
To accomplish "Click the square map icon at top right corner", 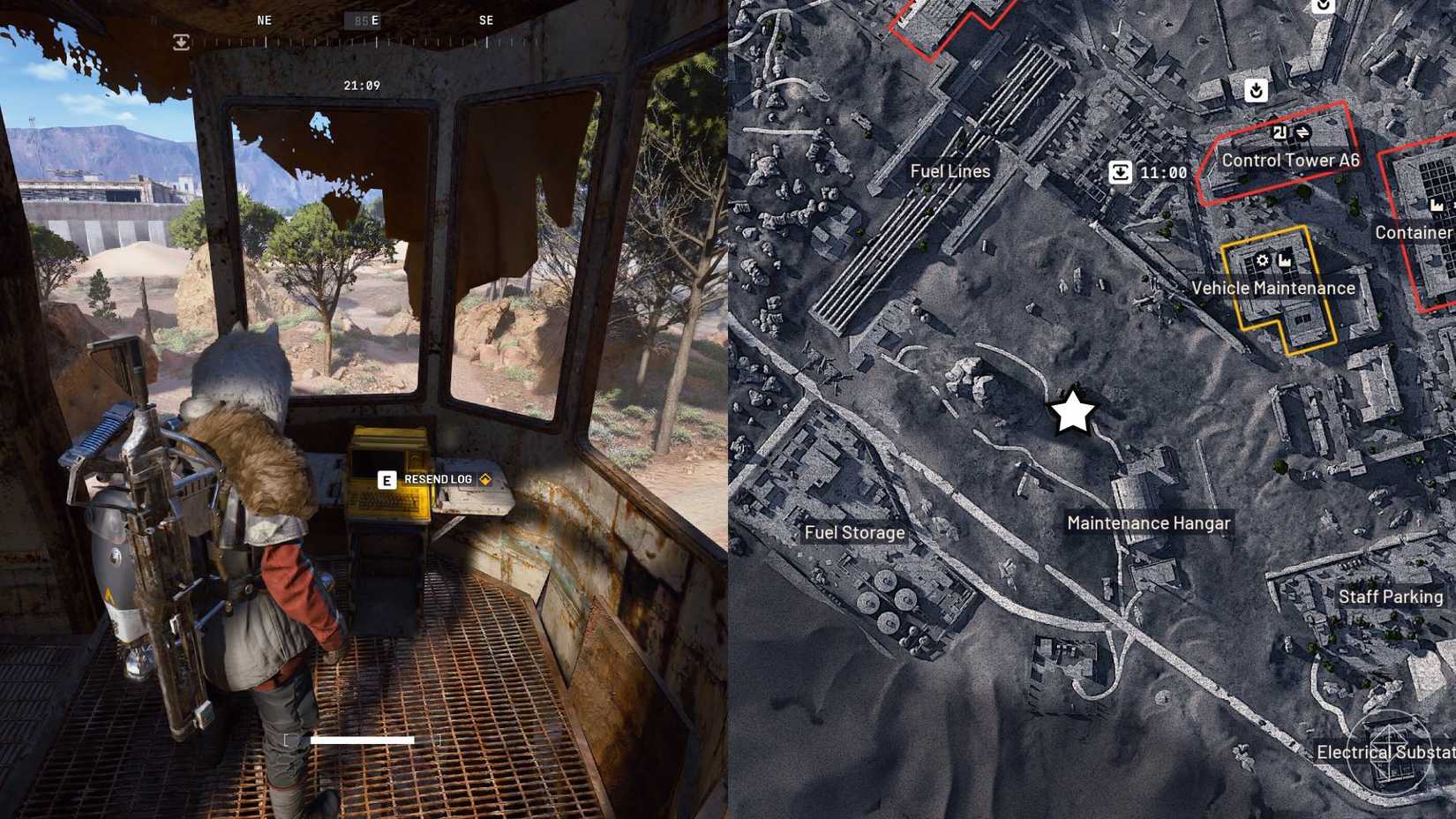I will (x=1323, y=7).
